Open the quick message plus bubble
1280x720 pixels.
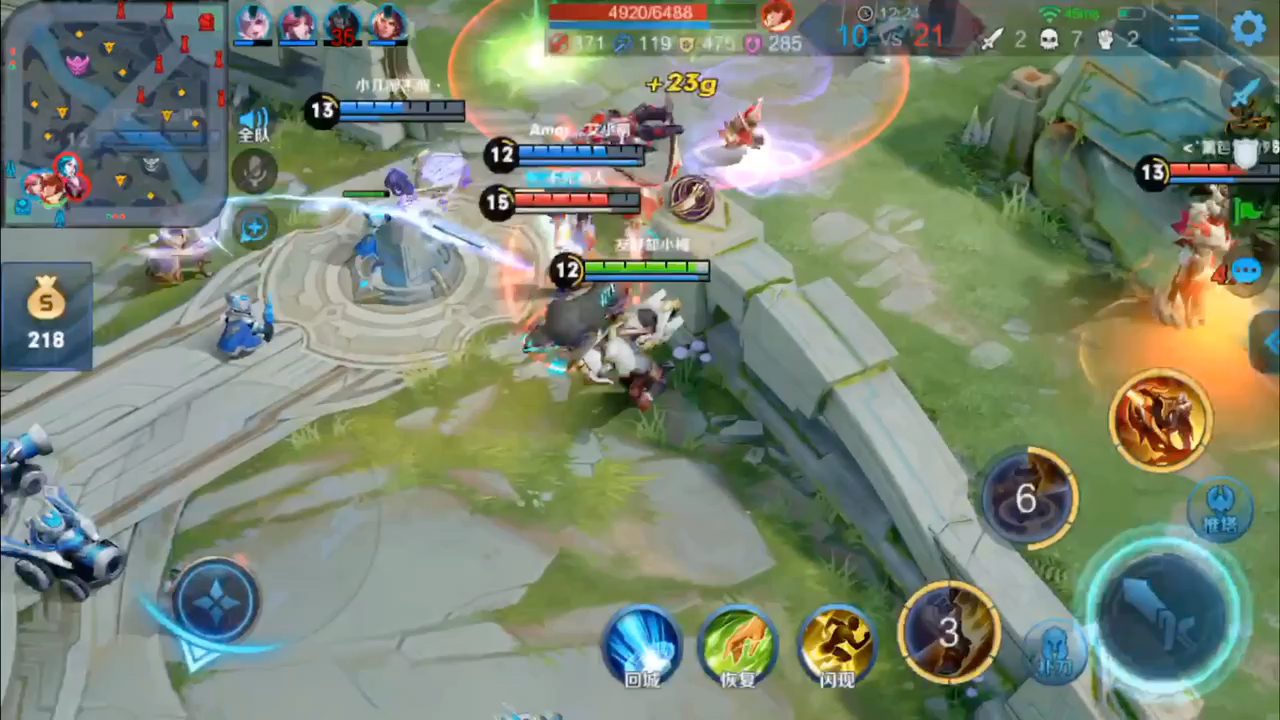[254, 227]
